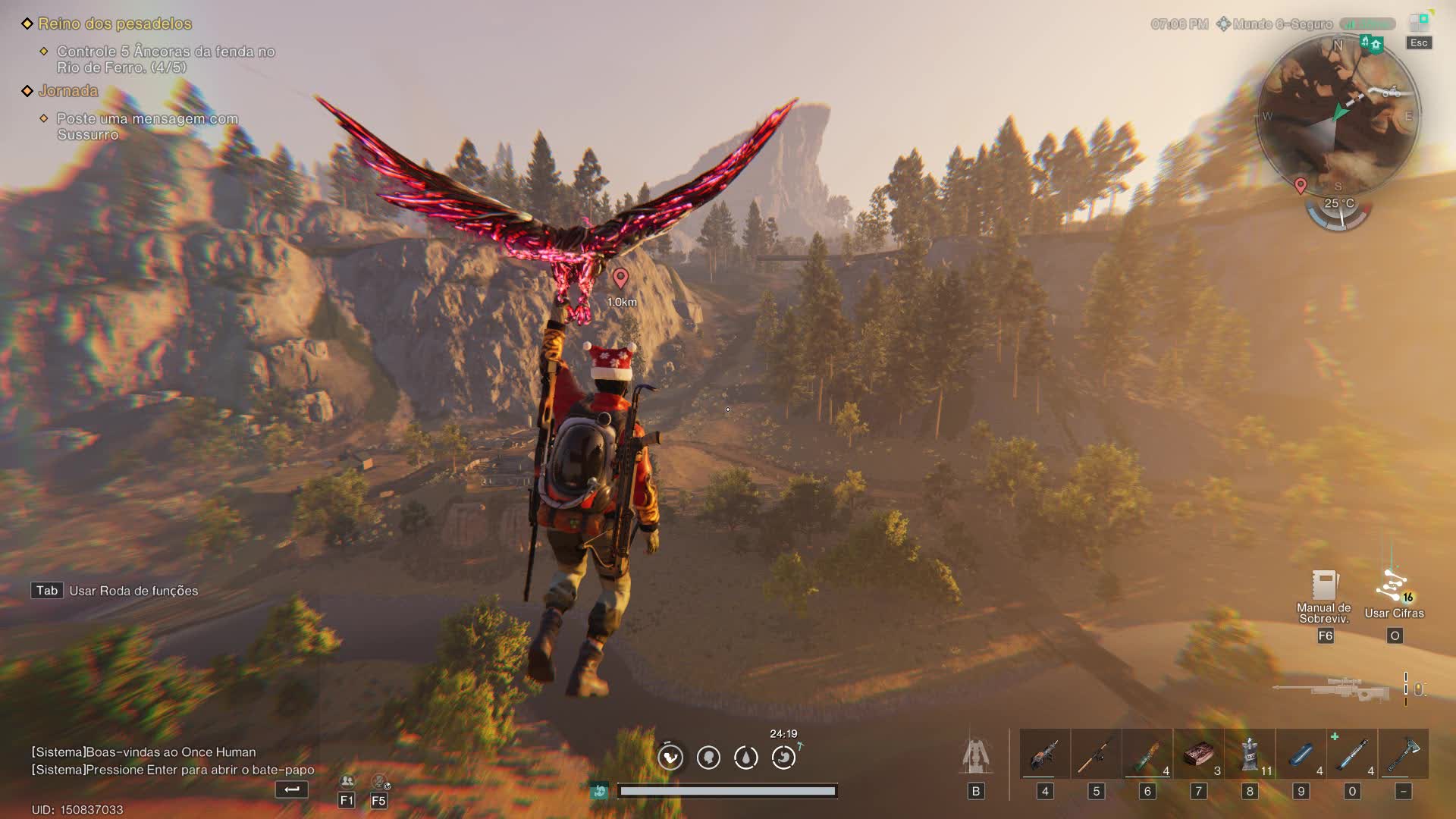Open Manual de Sobreviv. notebook icon
Viewport: 1456px width, 819px height.
point(1324,585)
